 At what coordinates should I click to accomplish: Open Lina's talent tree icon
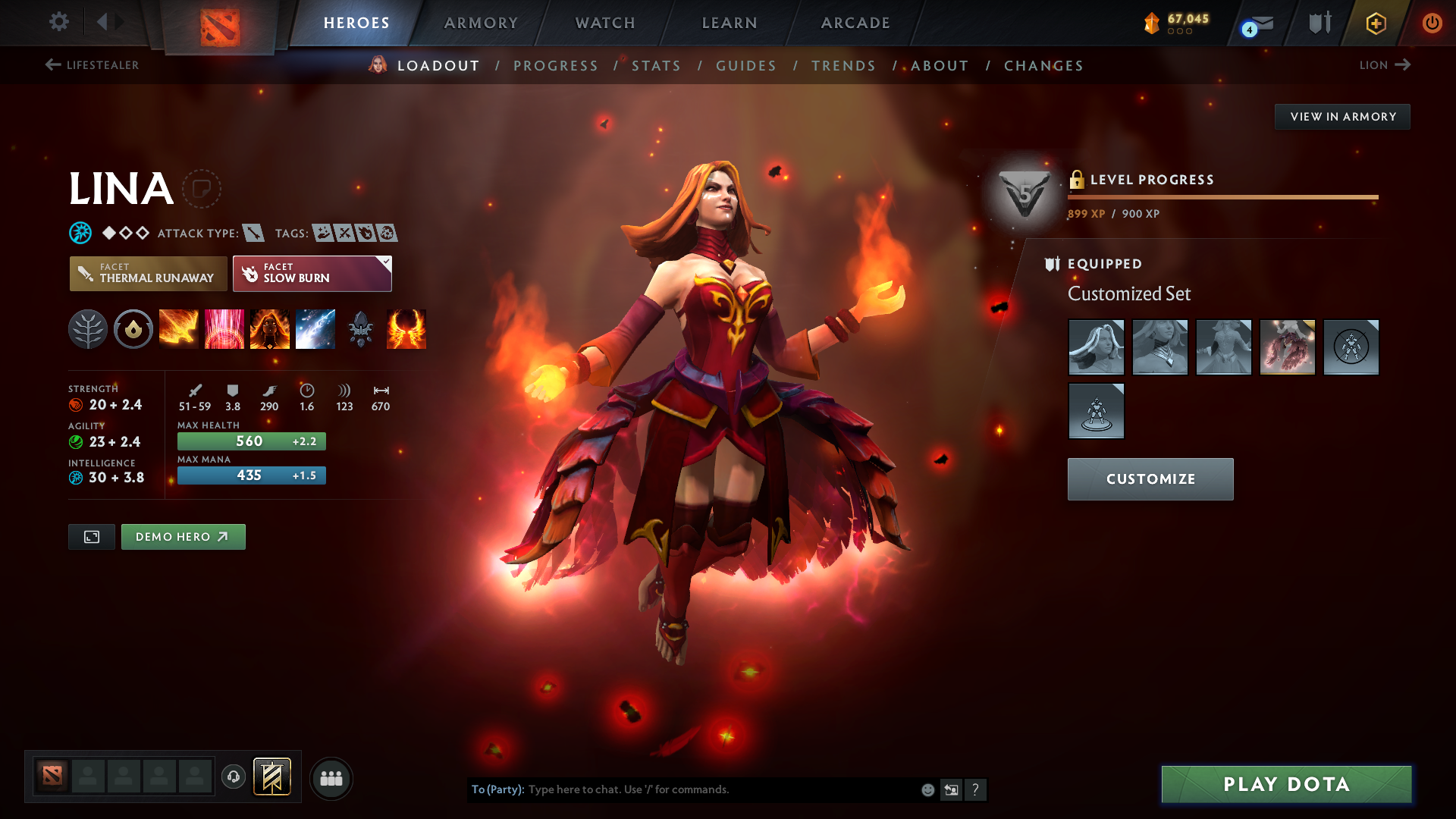(88, 328)
